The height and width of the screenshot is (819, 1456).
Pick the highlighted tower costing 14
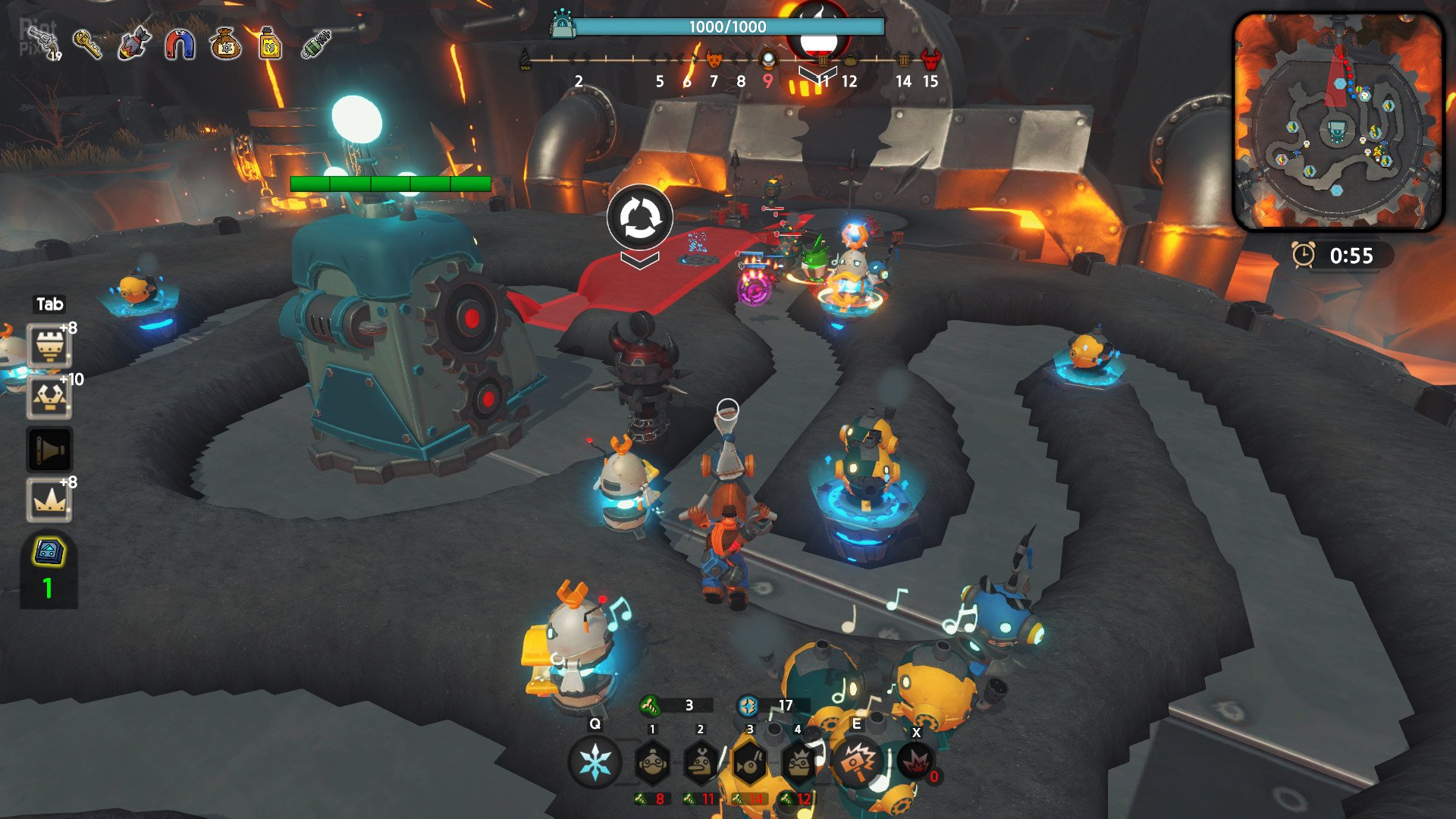coord(749,763)
